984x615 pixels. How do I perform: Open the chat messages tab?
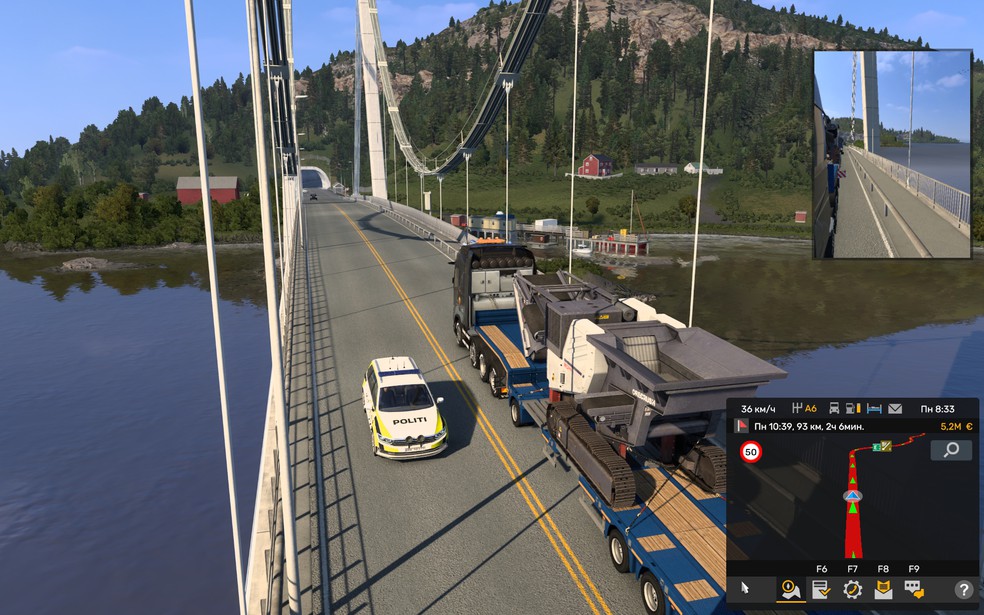[914, 589]
